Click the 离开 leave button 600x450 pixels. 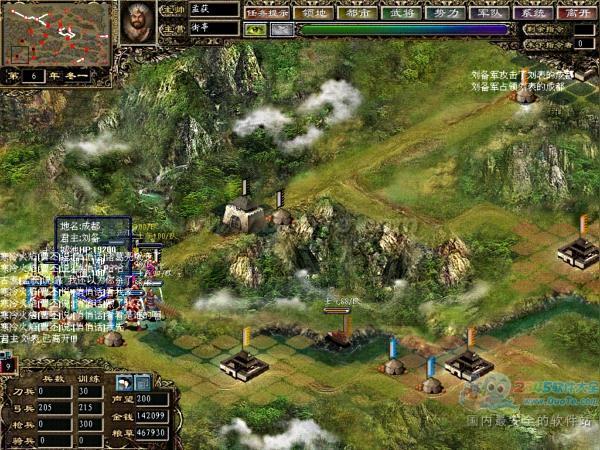tap(576, 14)
